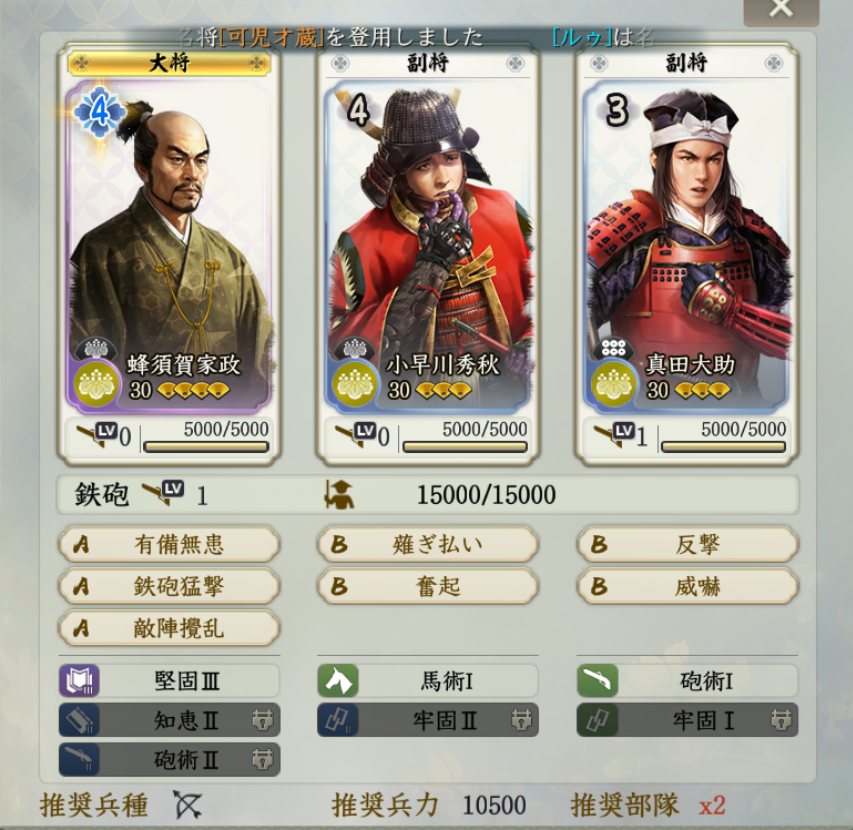Choose the locked 牢固Ⅰ trait
The height and width of the screenshot is (830, 853).
coord(687,720)
